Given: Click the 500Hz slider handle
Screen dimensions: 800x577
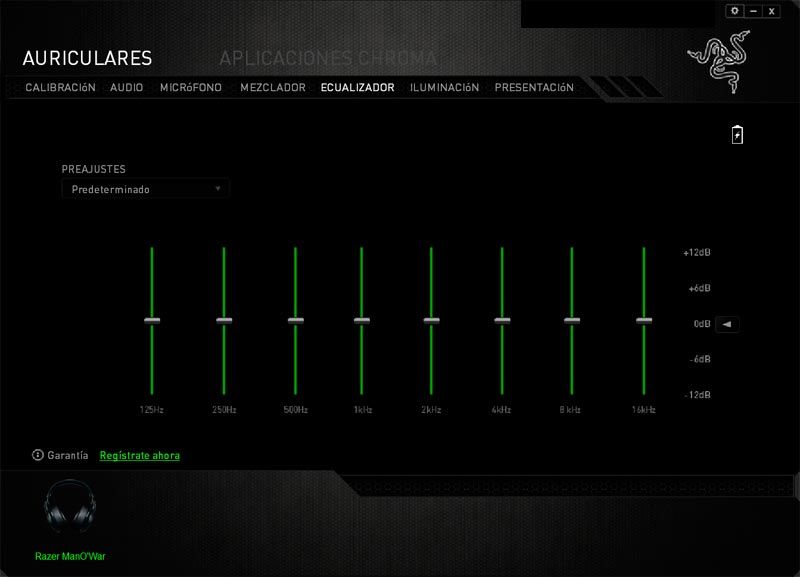Looking at the screenshot, I should [295, 320].
